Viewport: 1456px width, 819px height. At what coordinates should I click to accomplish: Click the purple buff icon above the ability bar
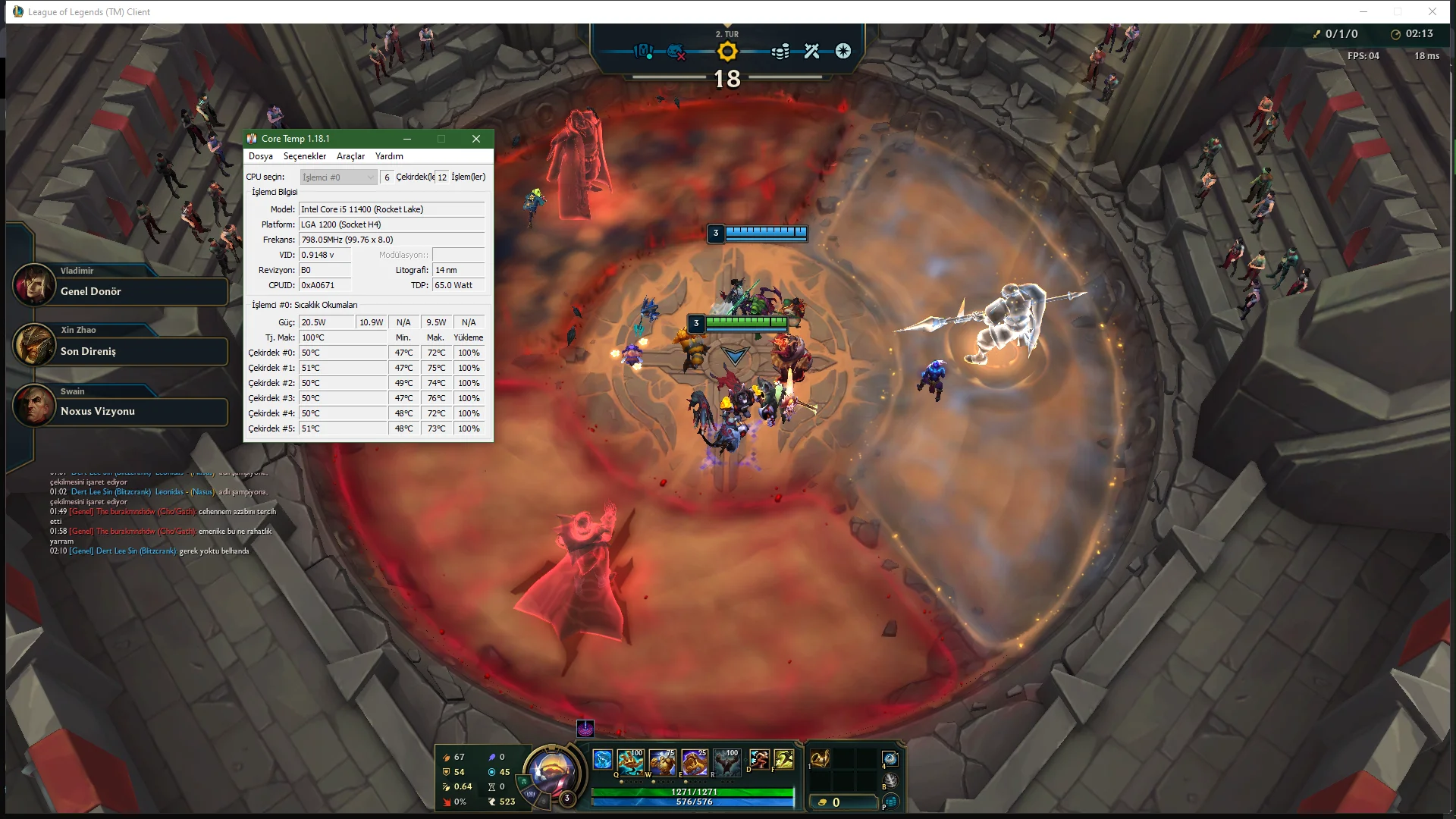[585, 729]
